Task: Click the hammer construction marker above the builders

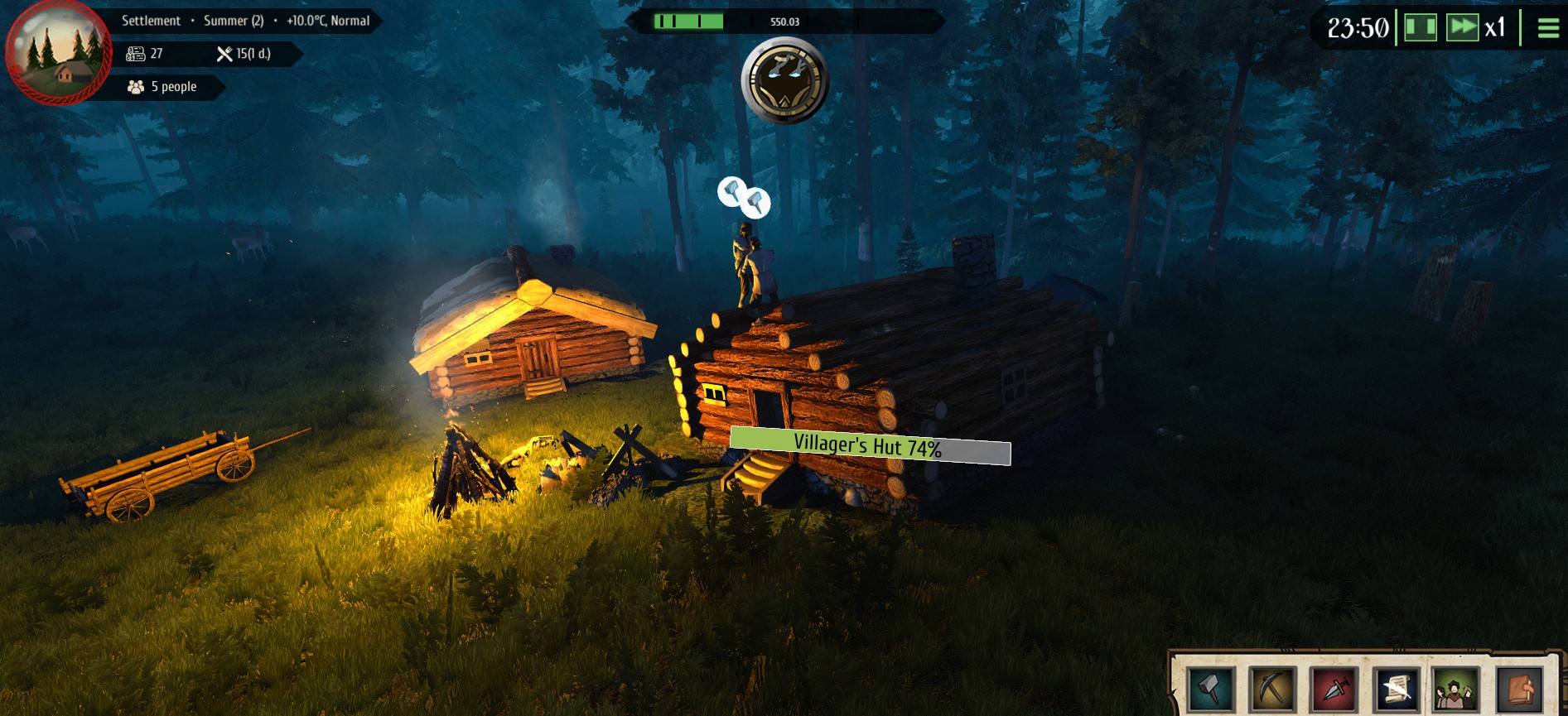Action: tap(743, 197)
